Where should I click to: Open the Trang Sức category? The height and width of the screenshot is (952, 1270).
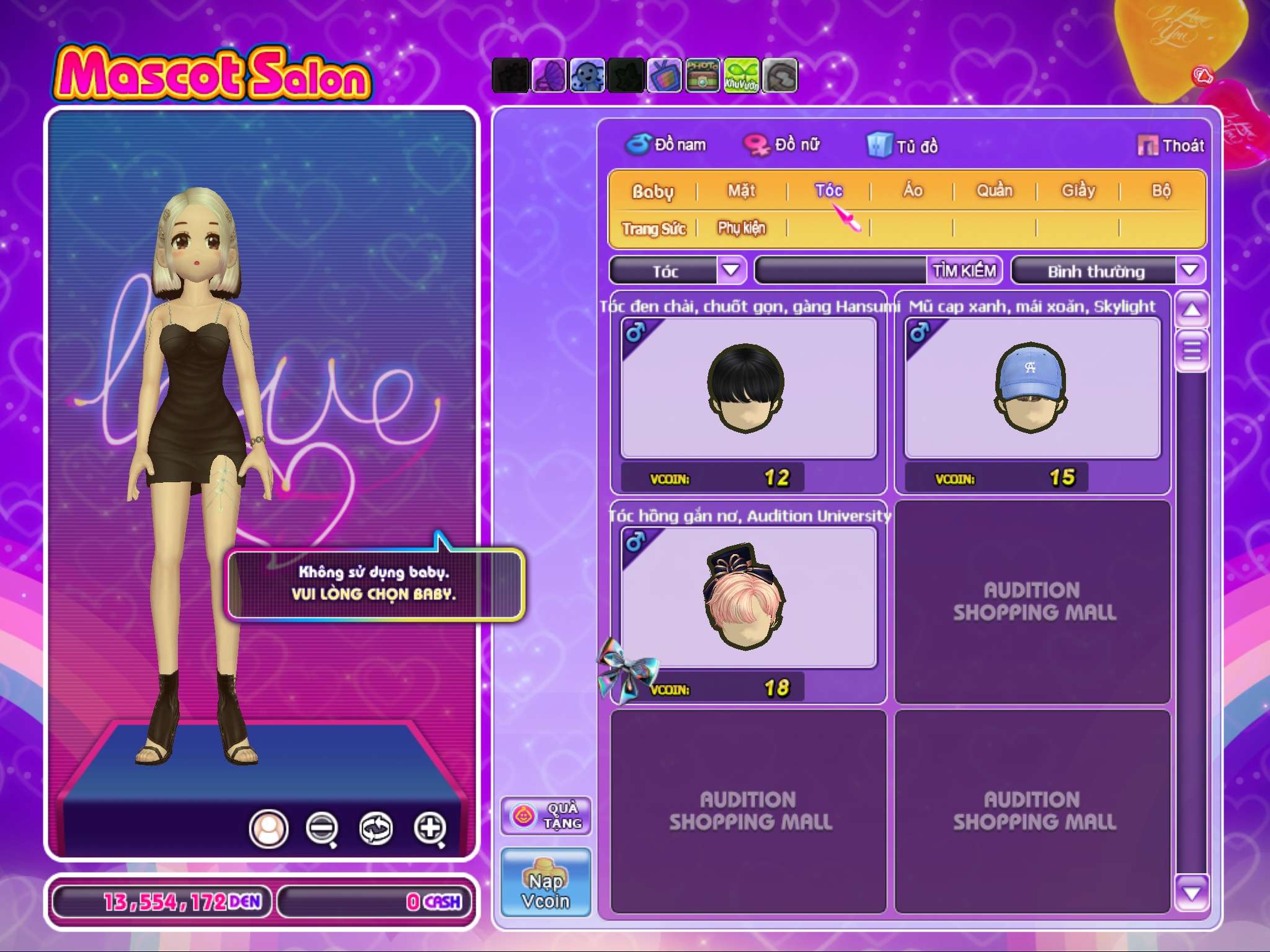click(654, 229)
